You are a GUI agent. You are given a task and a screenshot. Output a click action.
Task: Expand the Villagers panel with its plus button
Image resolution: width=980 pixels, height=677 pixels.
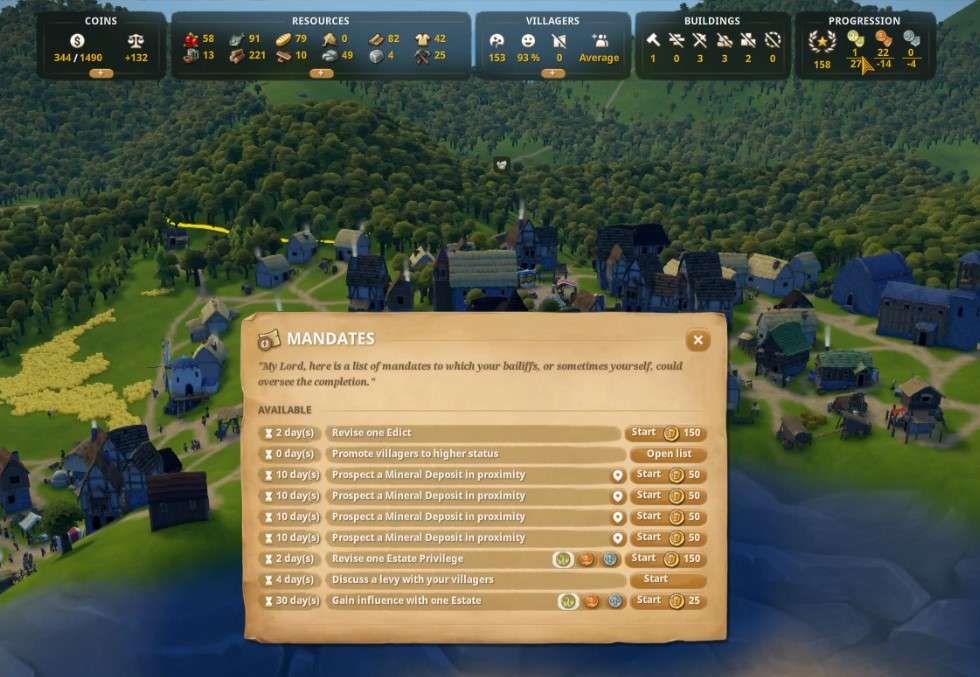[552, 73]
